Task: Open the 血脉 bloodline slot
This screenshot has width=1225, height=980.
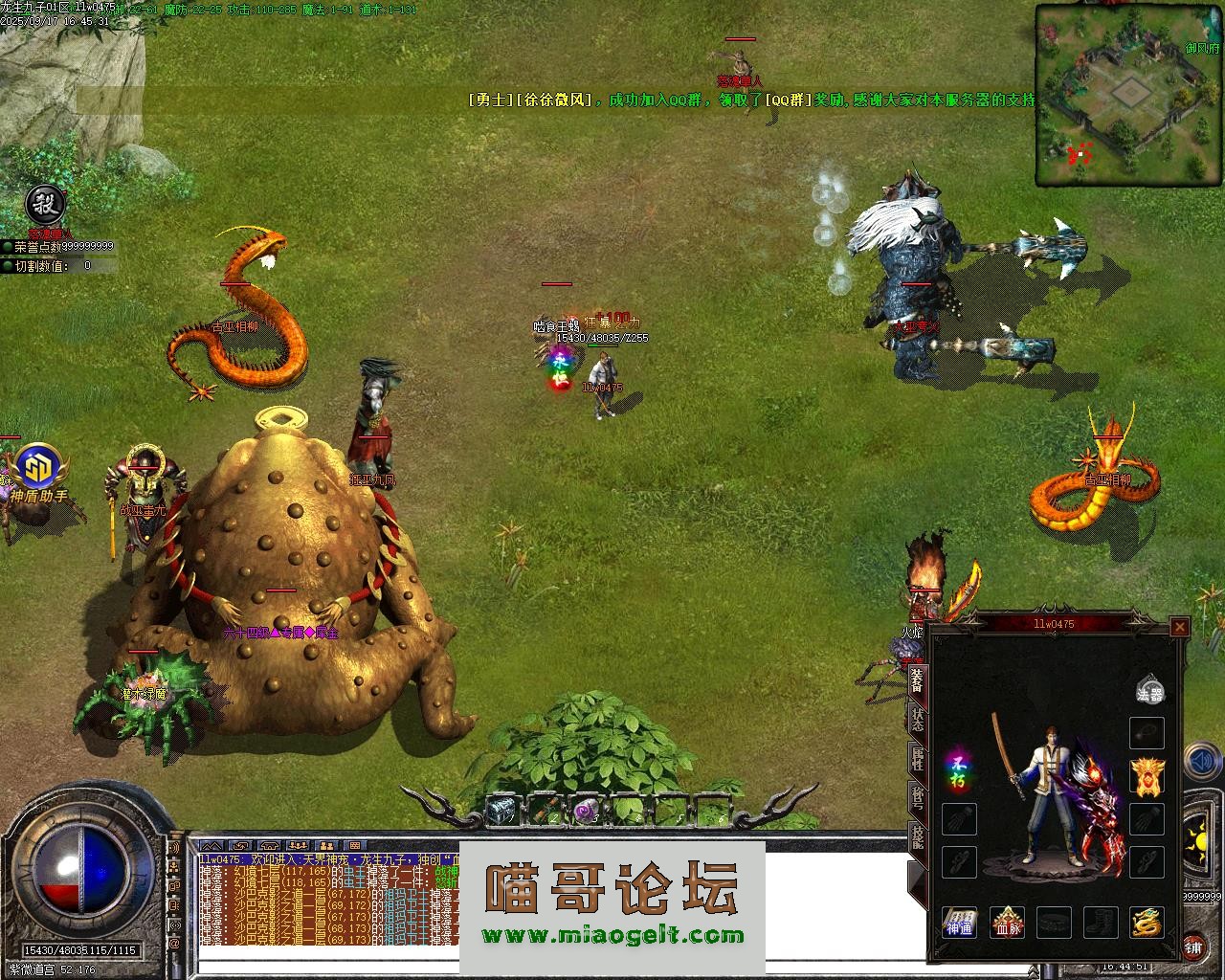Action: [1007, 924]
